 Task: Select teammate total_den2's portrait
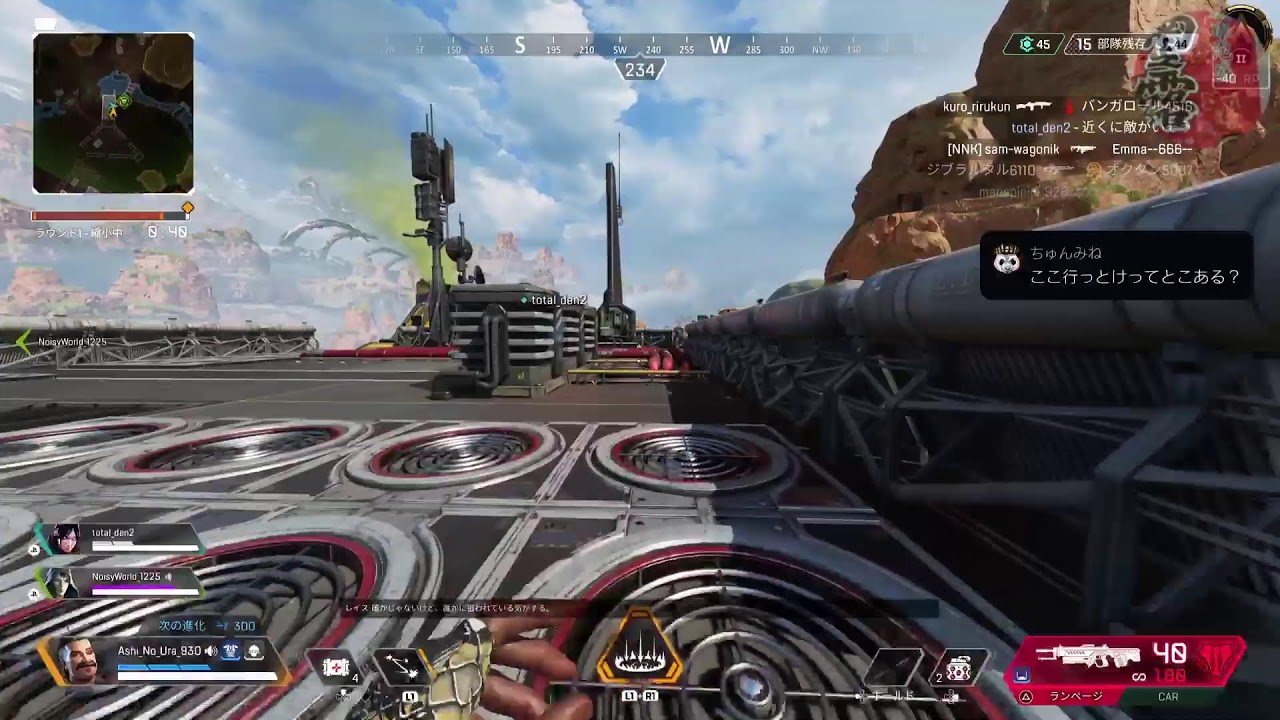tap(63, 539)
